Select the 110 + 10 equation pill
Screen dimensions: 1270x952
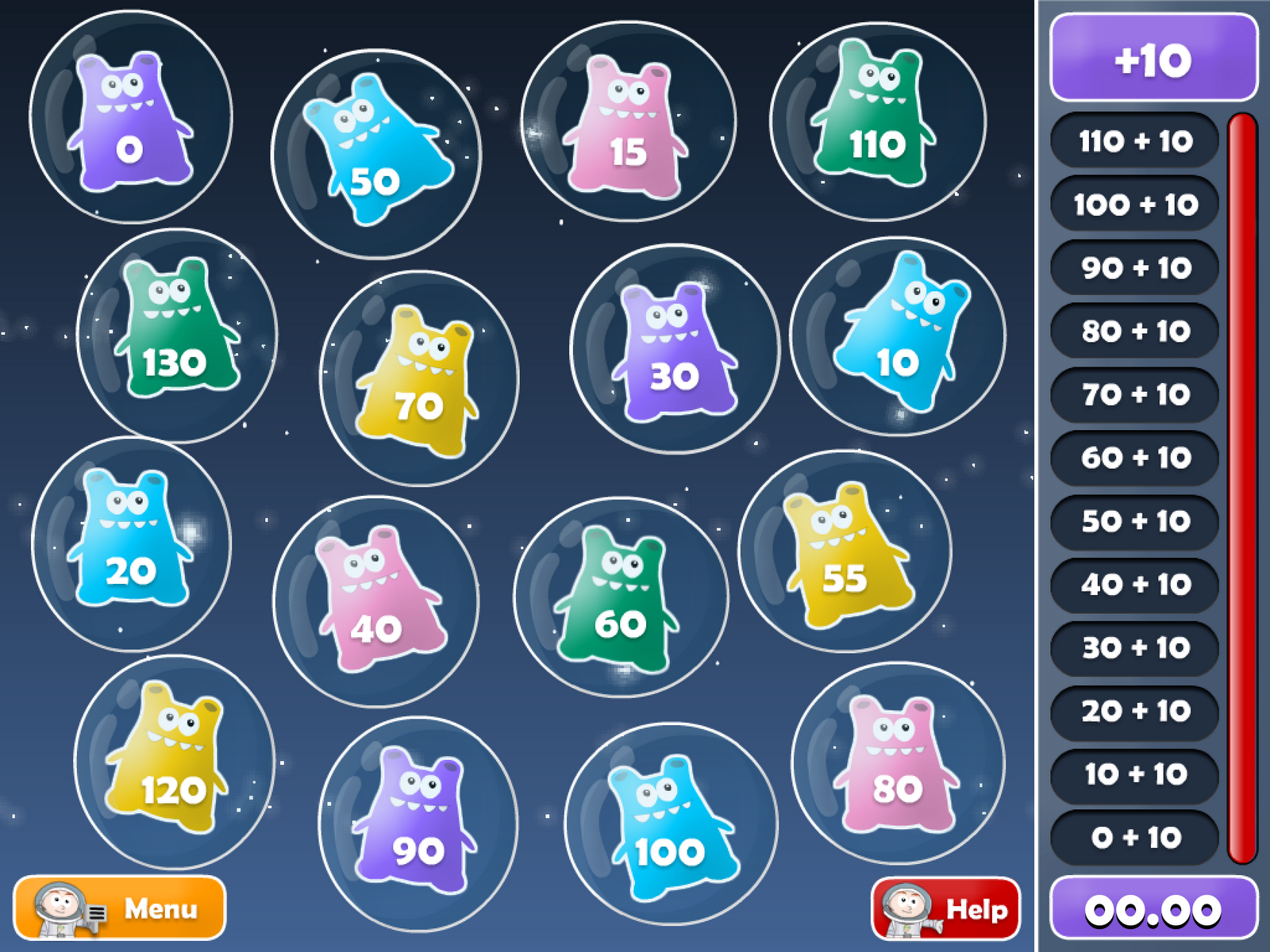click(1133, 141)
